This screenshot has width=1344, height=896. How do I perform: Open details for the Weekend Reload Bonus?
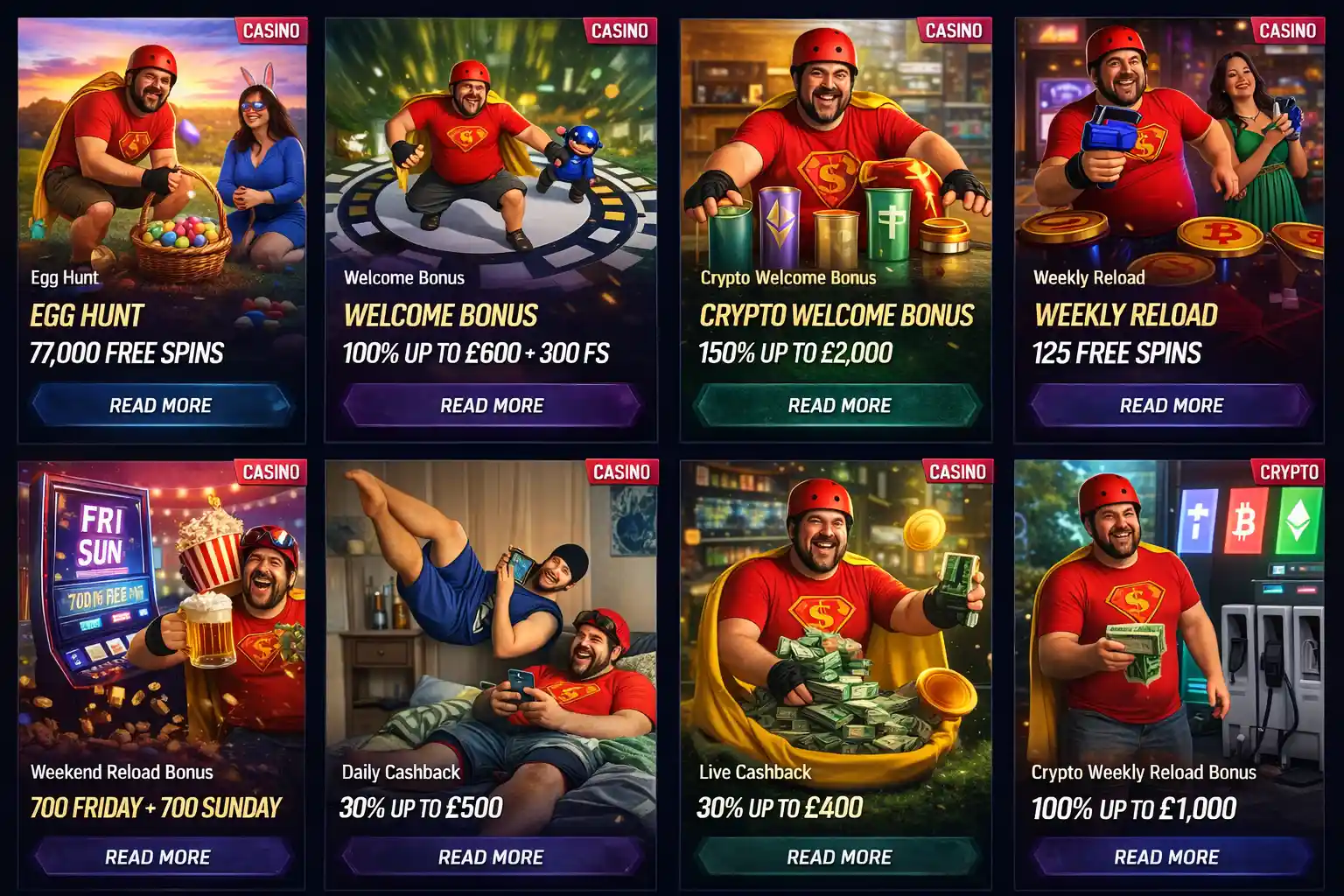(x=159, y=857)
